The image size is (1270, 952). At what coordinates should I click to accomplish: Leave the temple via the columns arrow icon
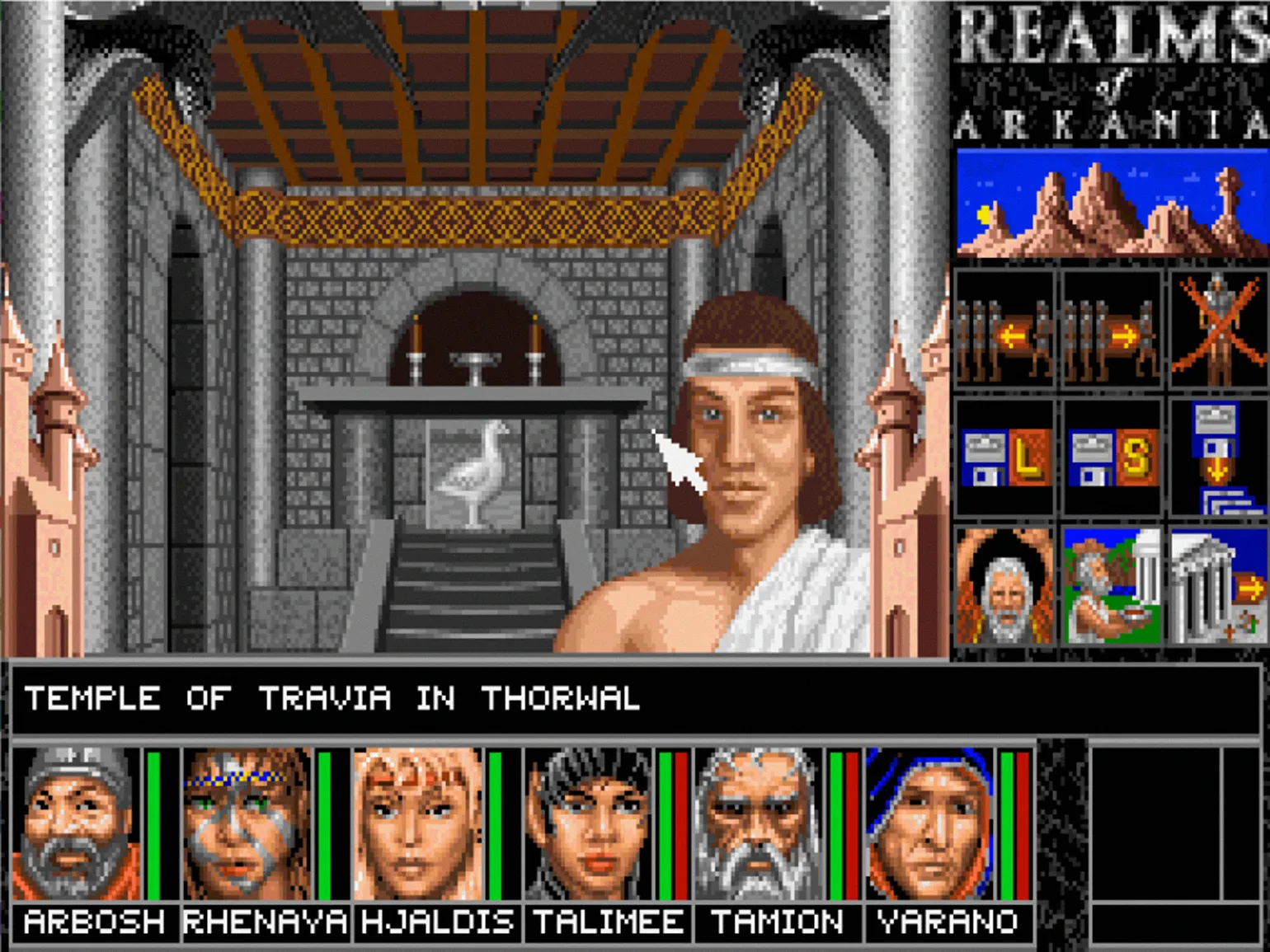click(x=1218, y=587)
